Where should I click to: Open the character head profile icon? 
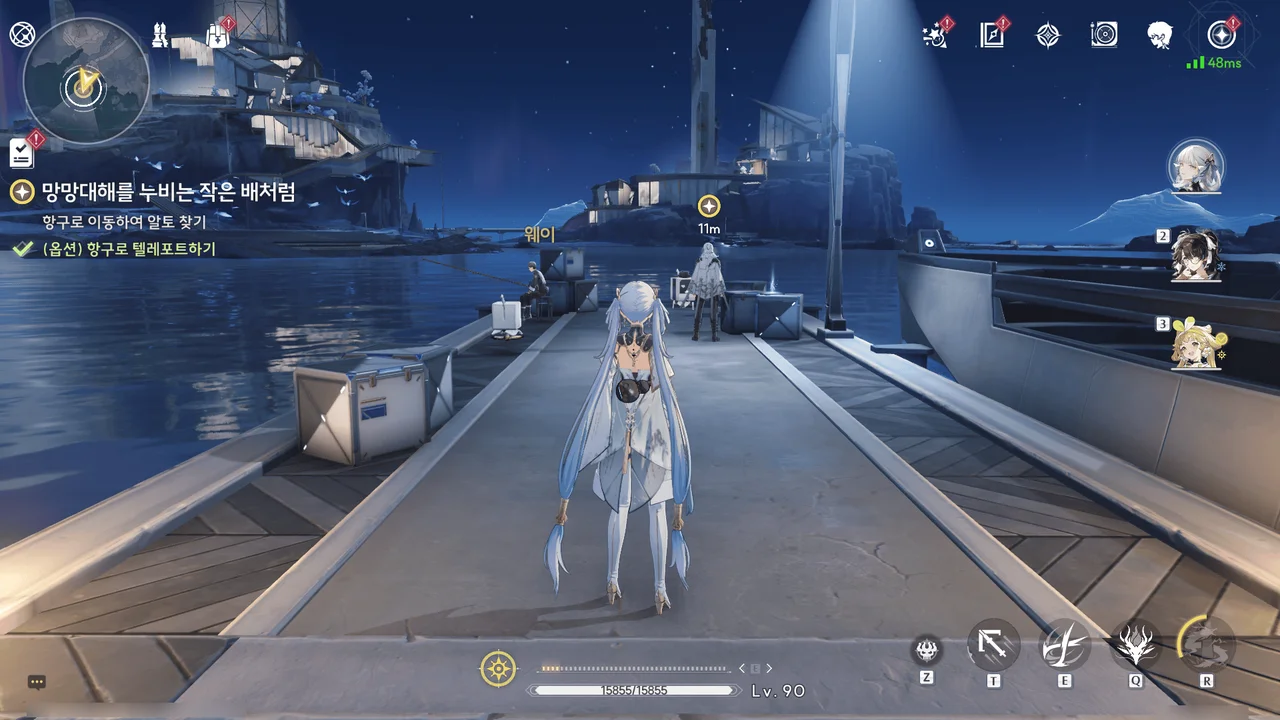tap(1160, 36)
